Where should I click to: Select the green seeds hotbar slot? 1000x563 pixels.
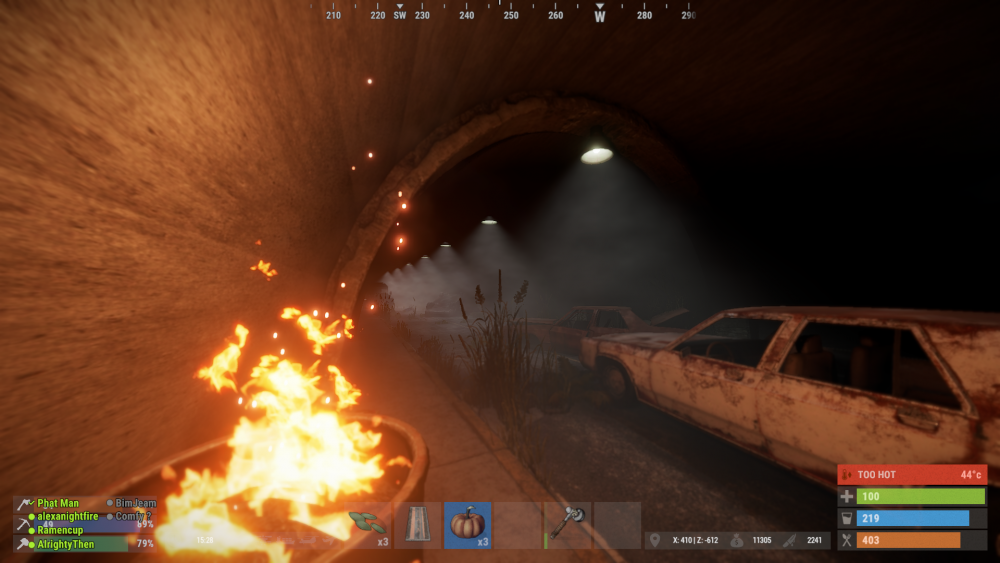pos(368,525)
